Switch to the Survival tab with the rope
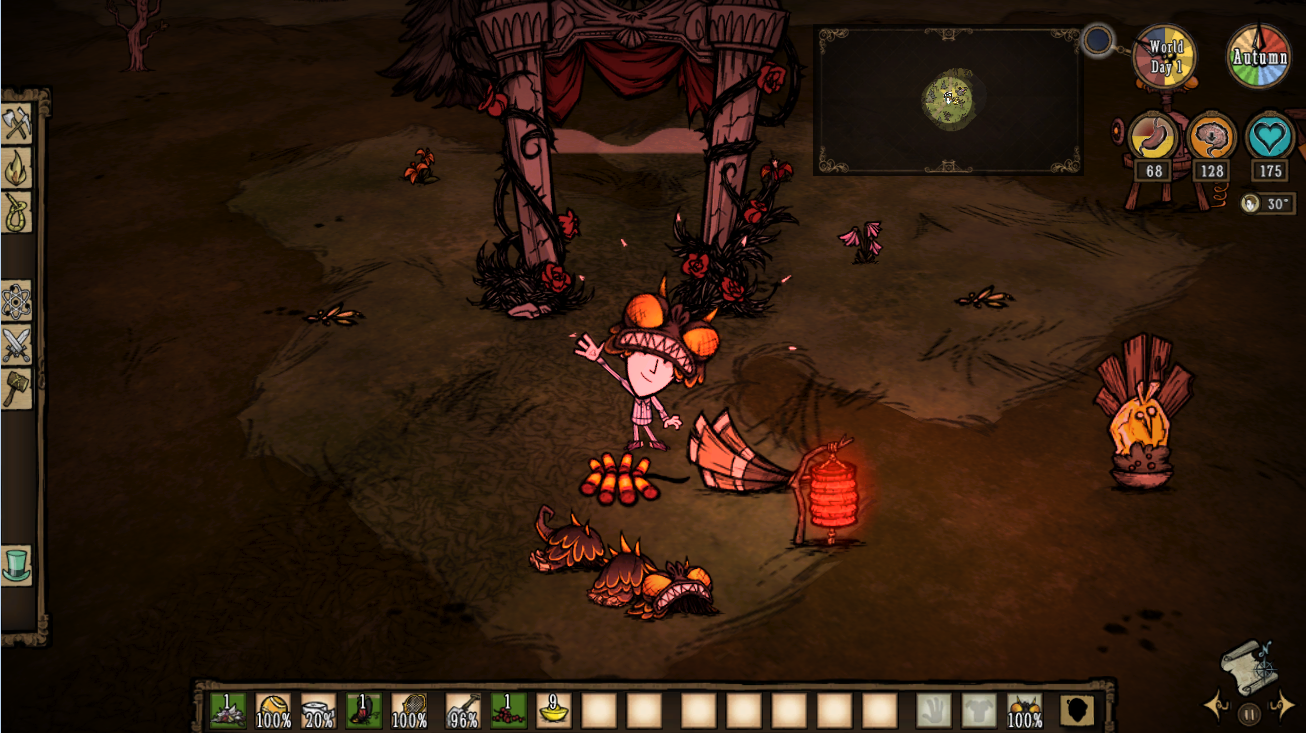The height and width of the screenshot is (733, 1306). [x=17, y=211]
